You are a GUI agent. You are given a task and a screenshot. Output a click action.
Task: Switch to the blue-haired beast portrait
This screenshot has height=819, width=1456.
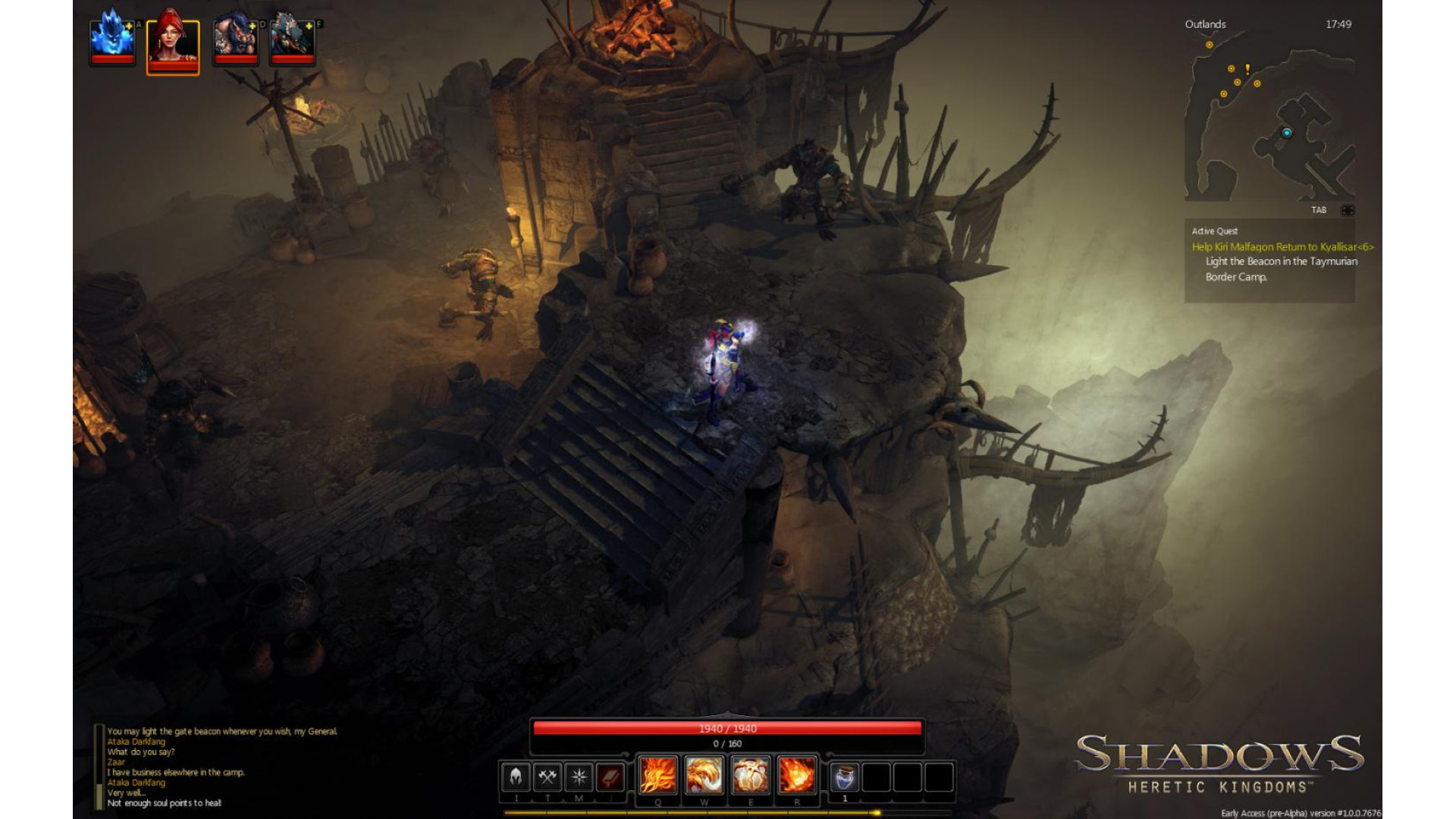coord(235,38)
